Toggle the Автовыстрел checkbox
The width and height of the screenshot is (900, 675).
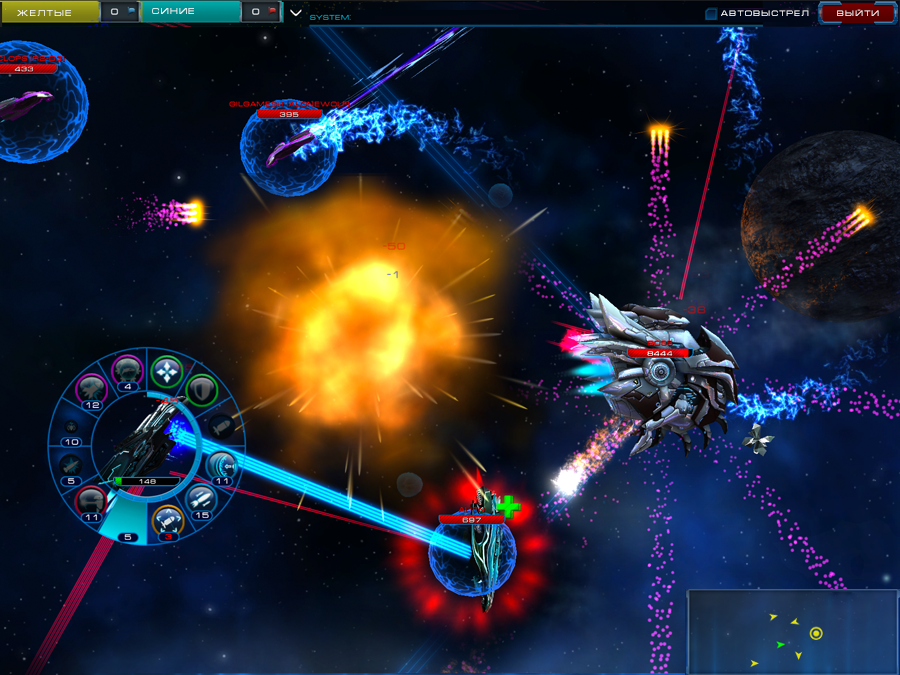[x=711, y=14]
